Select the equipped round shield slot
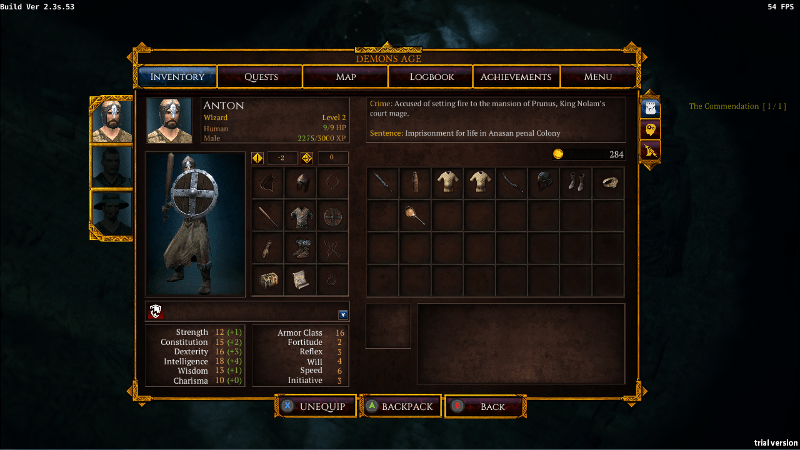Viewport: 800px width, 450px height. point(333,216)
